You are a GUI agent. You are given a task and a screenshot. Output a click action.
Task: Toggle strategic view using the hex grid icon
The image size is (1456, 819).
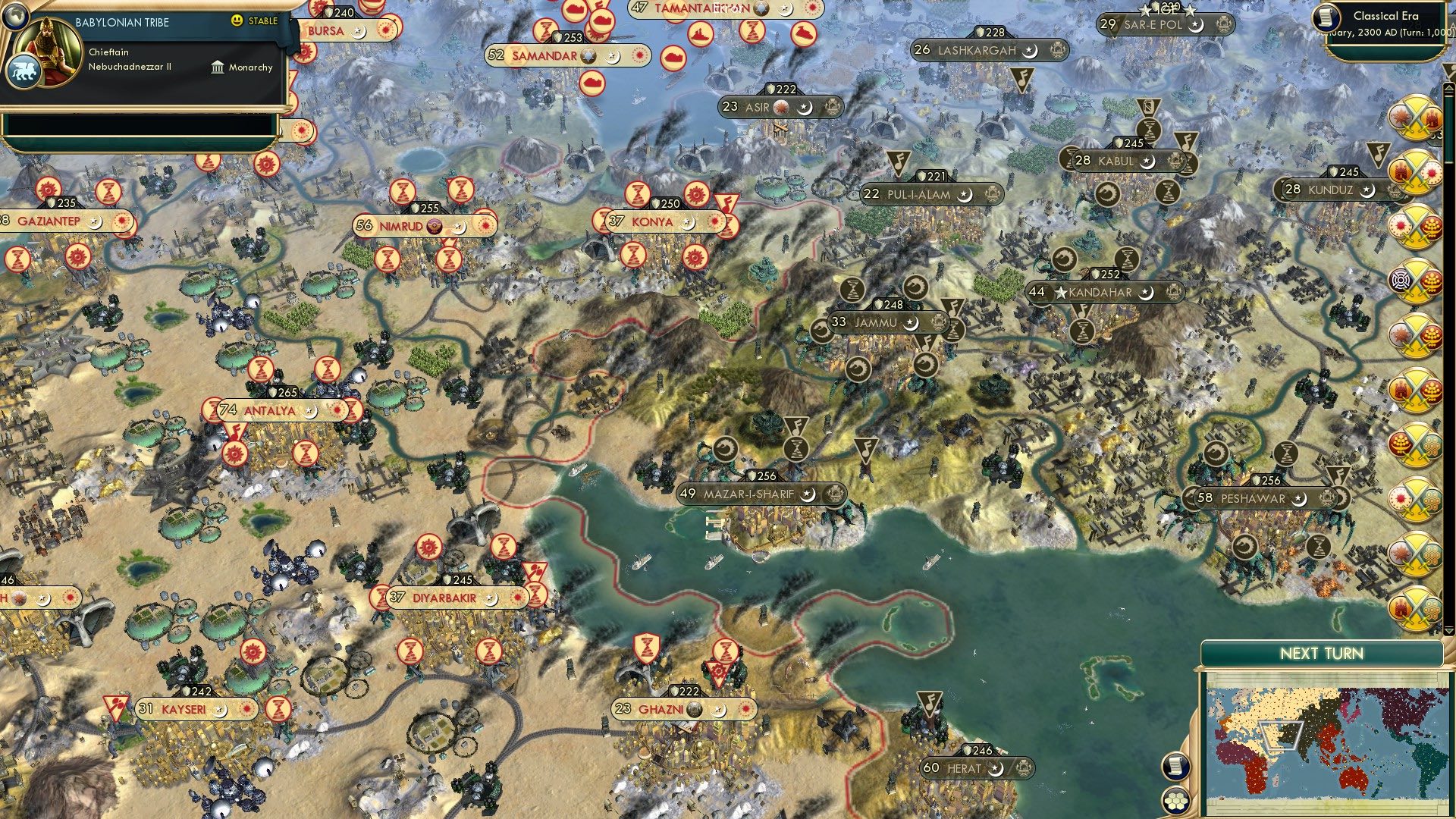pos(1177,802)
